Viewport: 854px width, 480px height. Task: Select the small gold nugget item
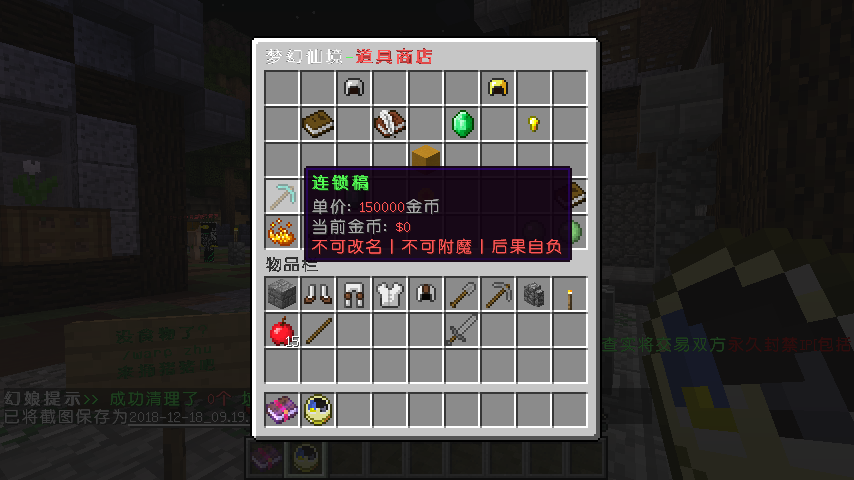(534, 124)
